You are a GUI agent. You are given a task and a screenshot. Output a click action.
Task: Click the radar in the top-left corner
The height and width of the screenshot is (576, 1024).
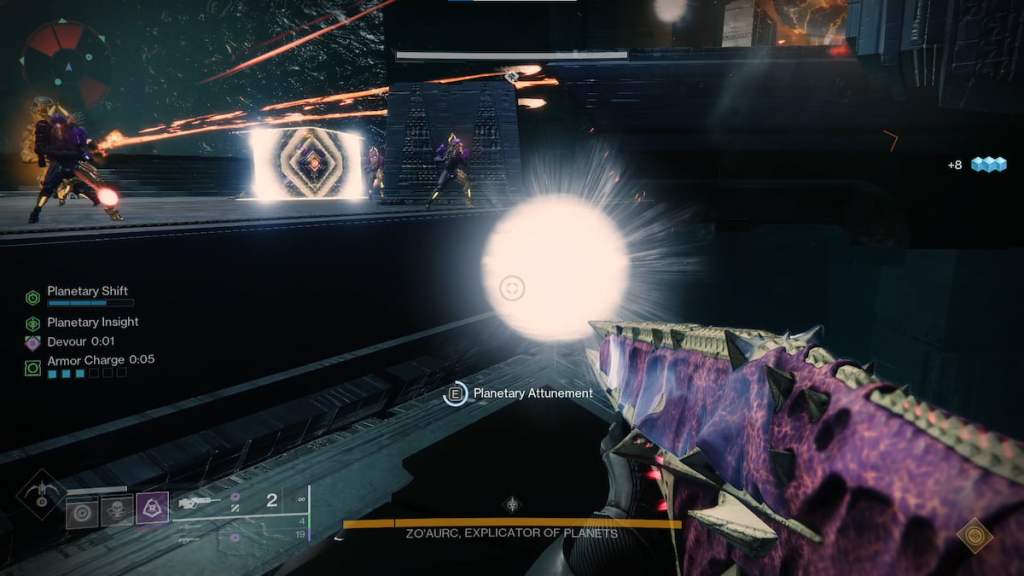[x=65, y=61]
